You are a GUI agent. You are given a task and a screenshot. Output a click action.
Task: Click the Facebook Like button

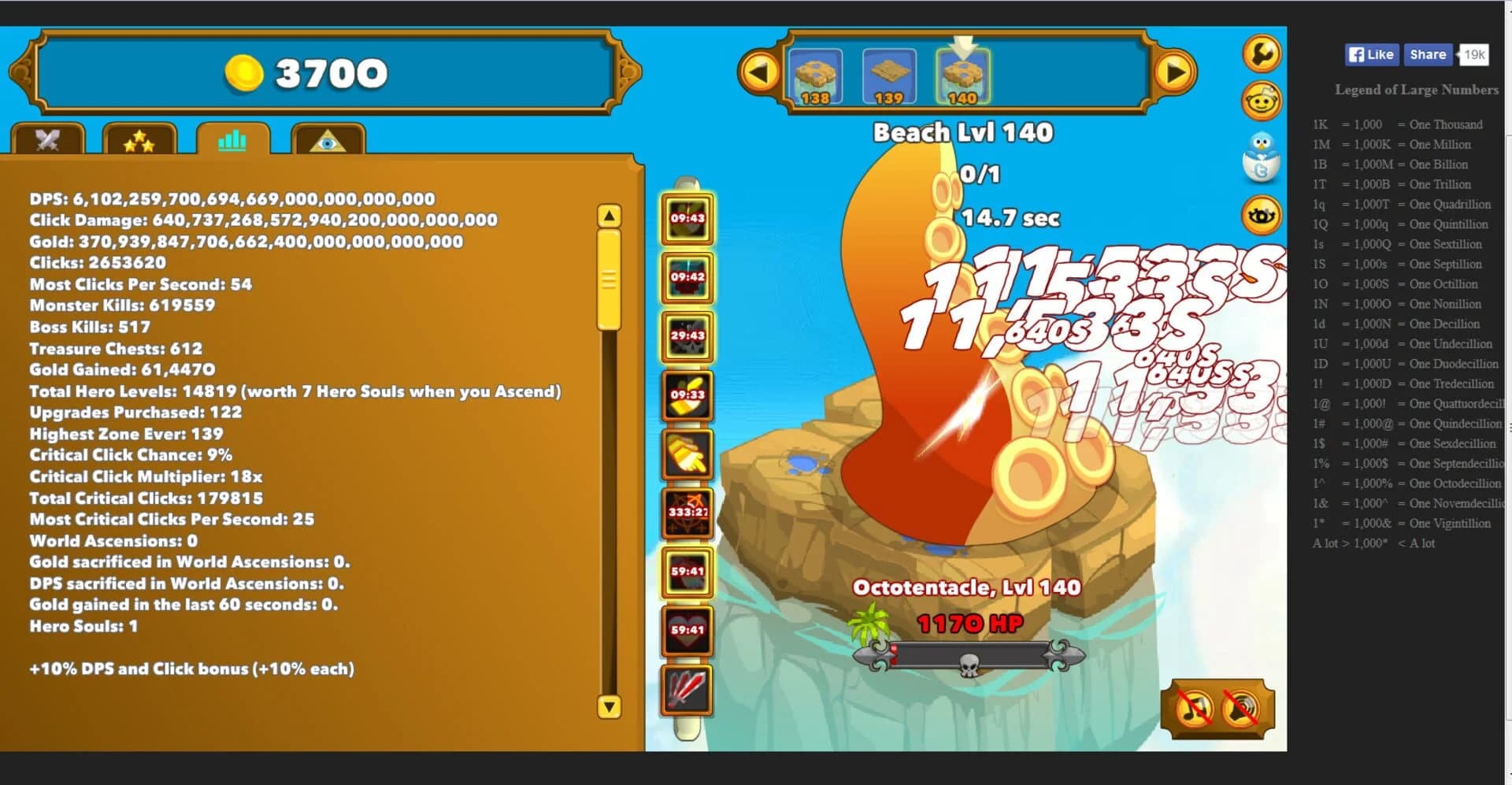pos(1370,54)
